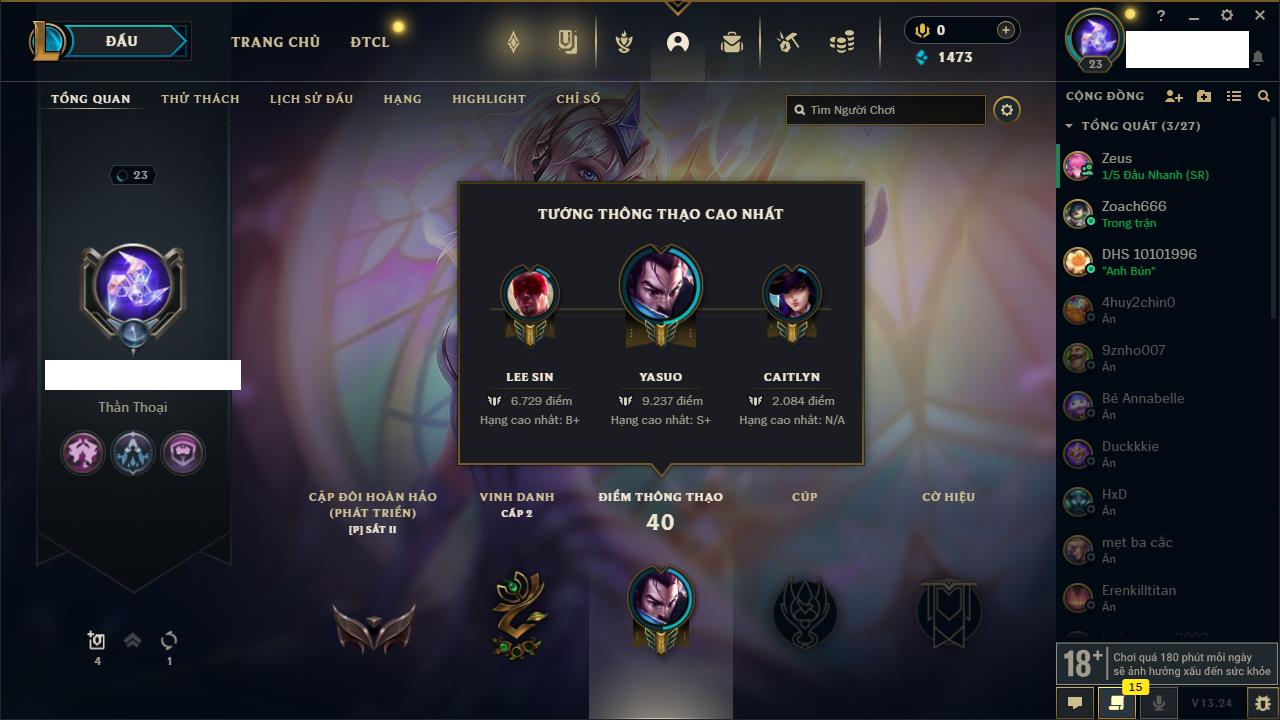Collapse the TỔNG QUÁT friends group

(x=1069, y=127)
